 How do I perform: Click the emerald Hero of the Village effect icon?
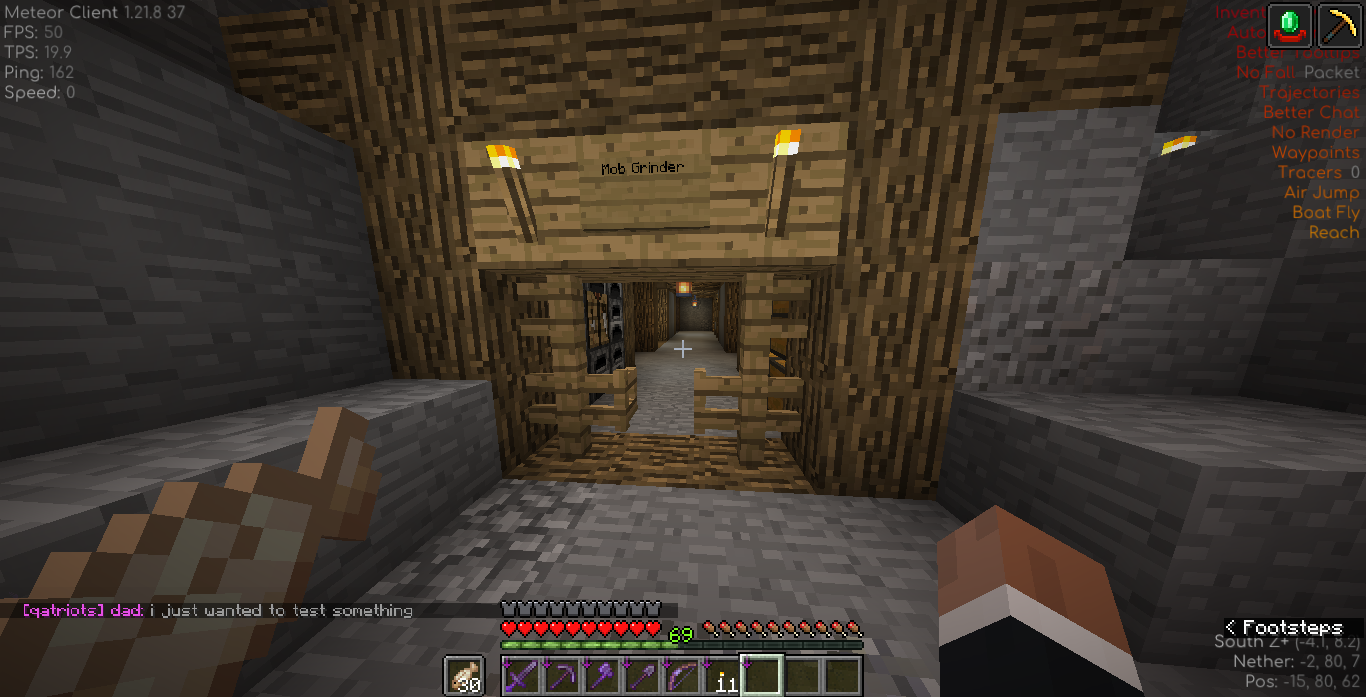coord(1290,24)
